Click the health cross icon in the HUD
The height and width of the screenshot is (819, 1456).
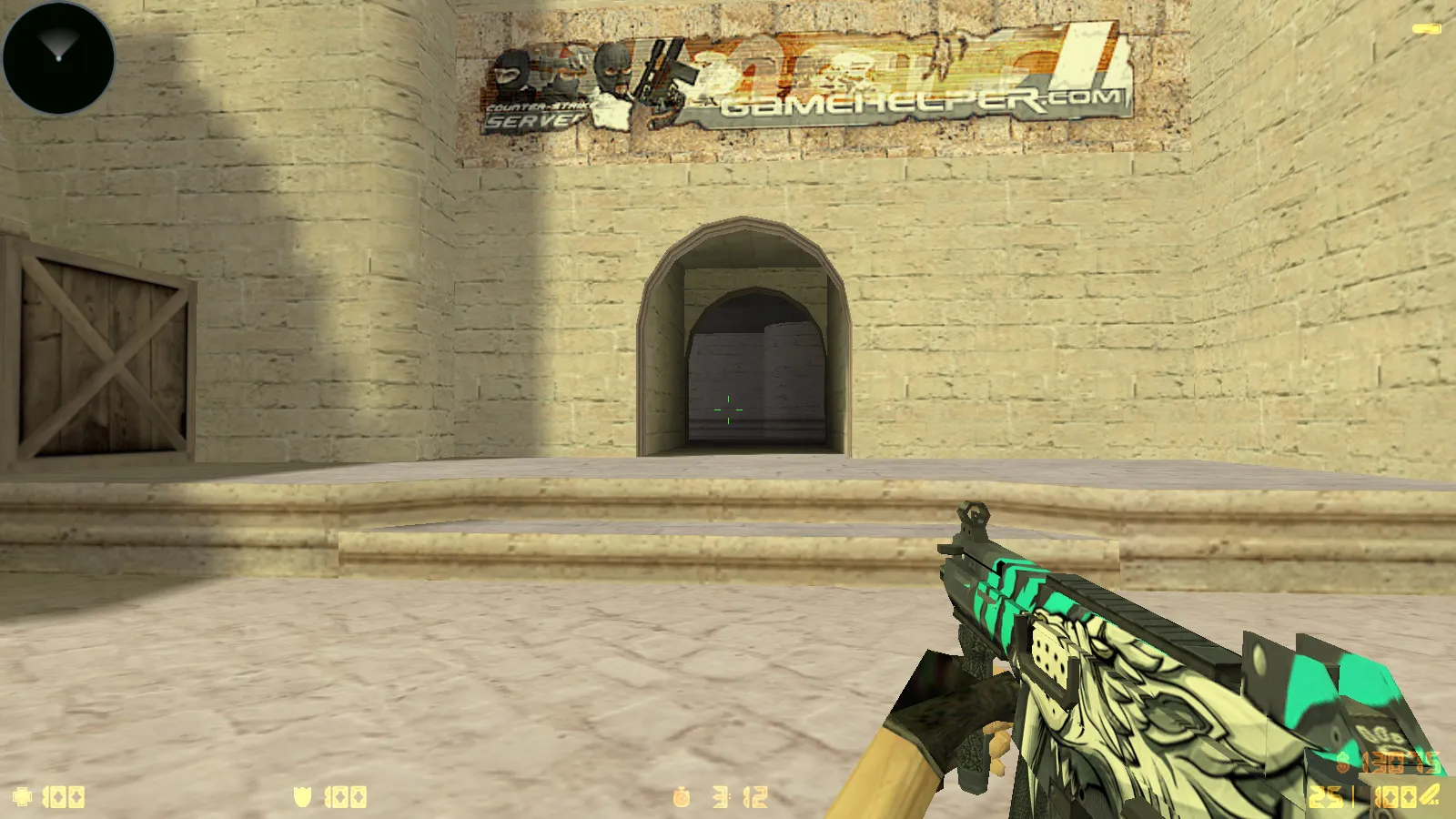pyautogui.click(x=24, y=795)
